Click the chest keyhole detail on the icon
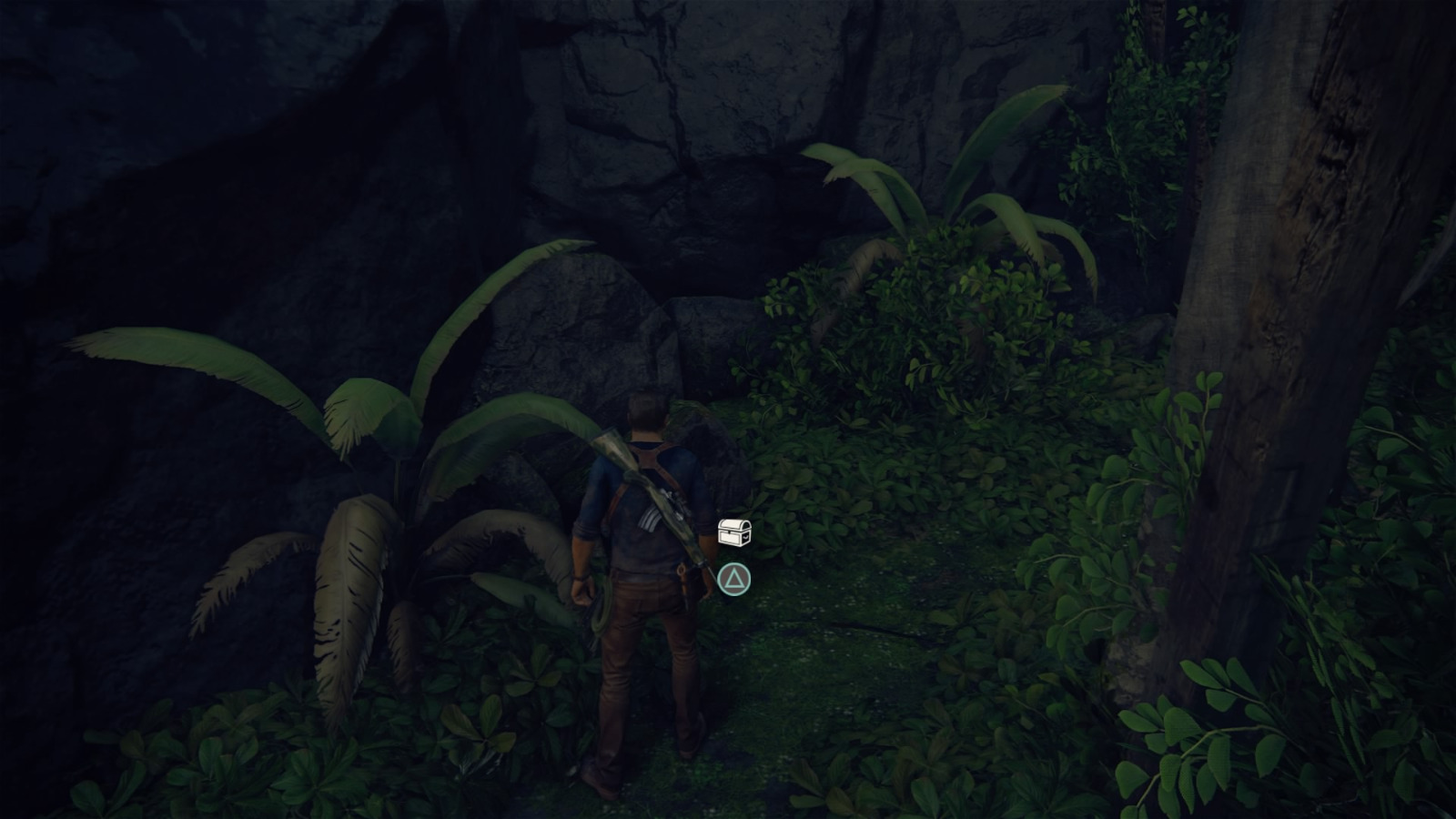This screenshot has height=819, width=1456. [729, 532]
